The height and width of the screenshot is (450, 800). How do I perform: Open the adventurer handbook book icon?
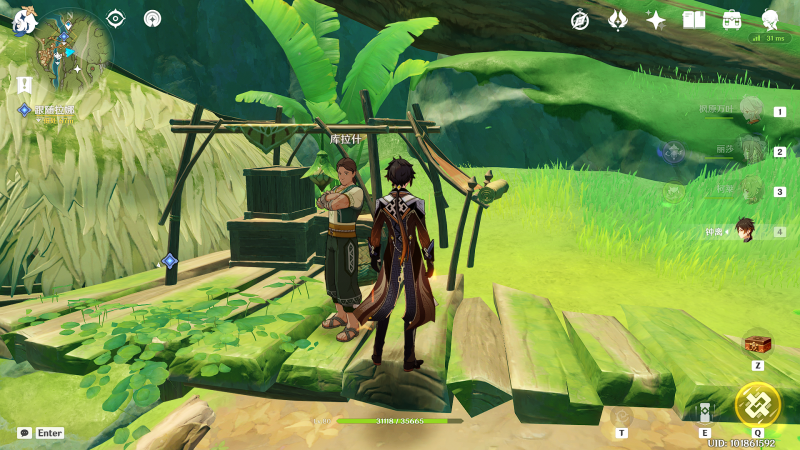[x=694, y=19]
